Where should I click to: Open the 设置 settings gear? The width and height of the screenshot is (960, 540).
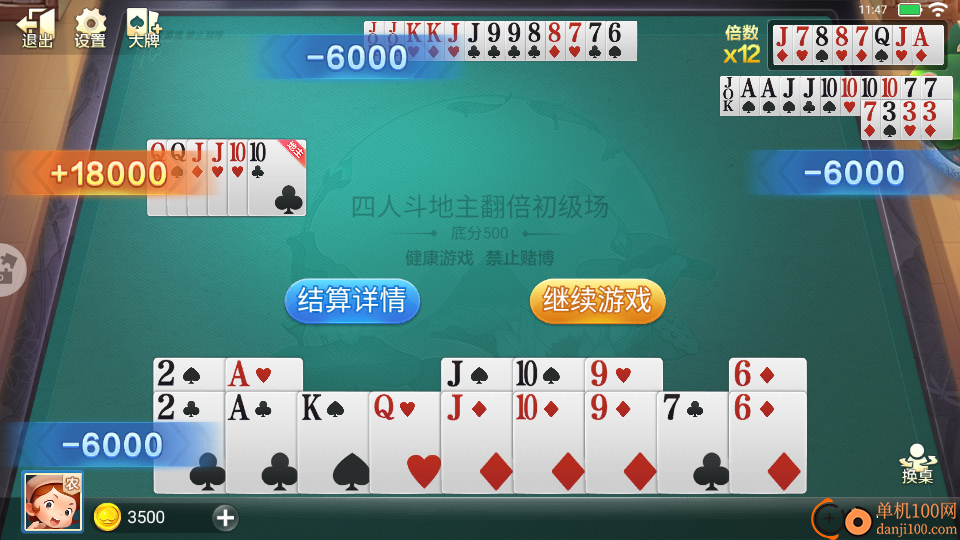point(90,27)
